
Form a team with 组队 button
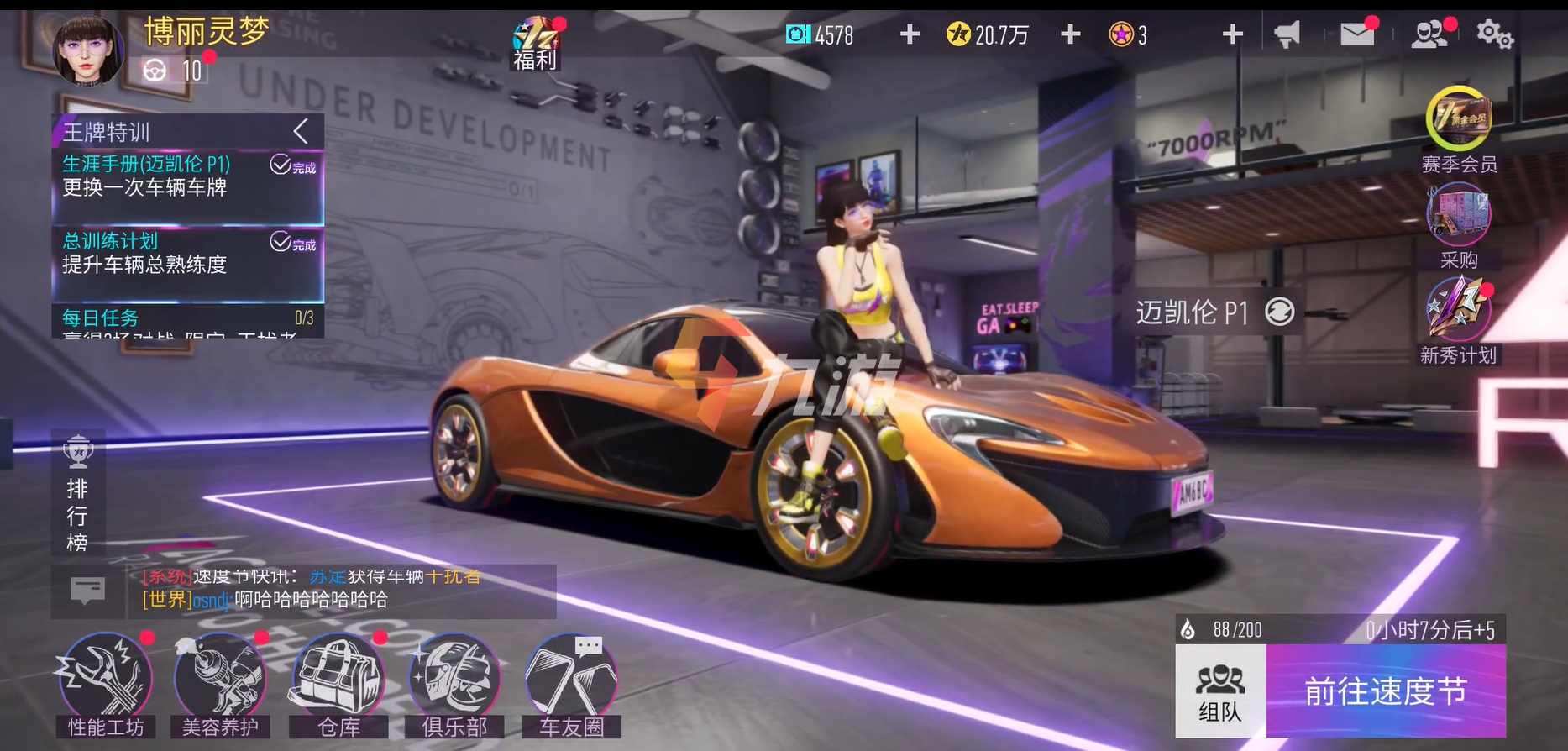(1220, 691)
